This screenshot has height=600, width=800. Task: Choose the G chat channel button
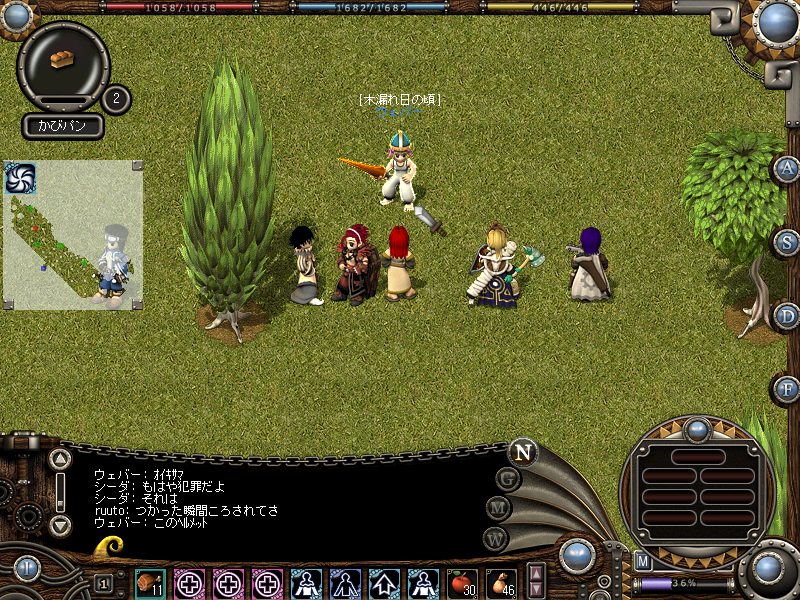(x=507, y=478)
